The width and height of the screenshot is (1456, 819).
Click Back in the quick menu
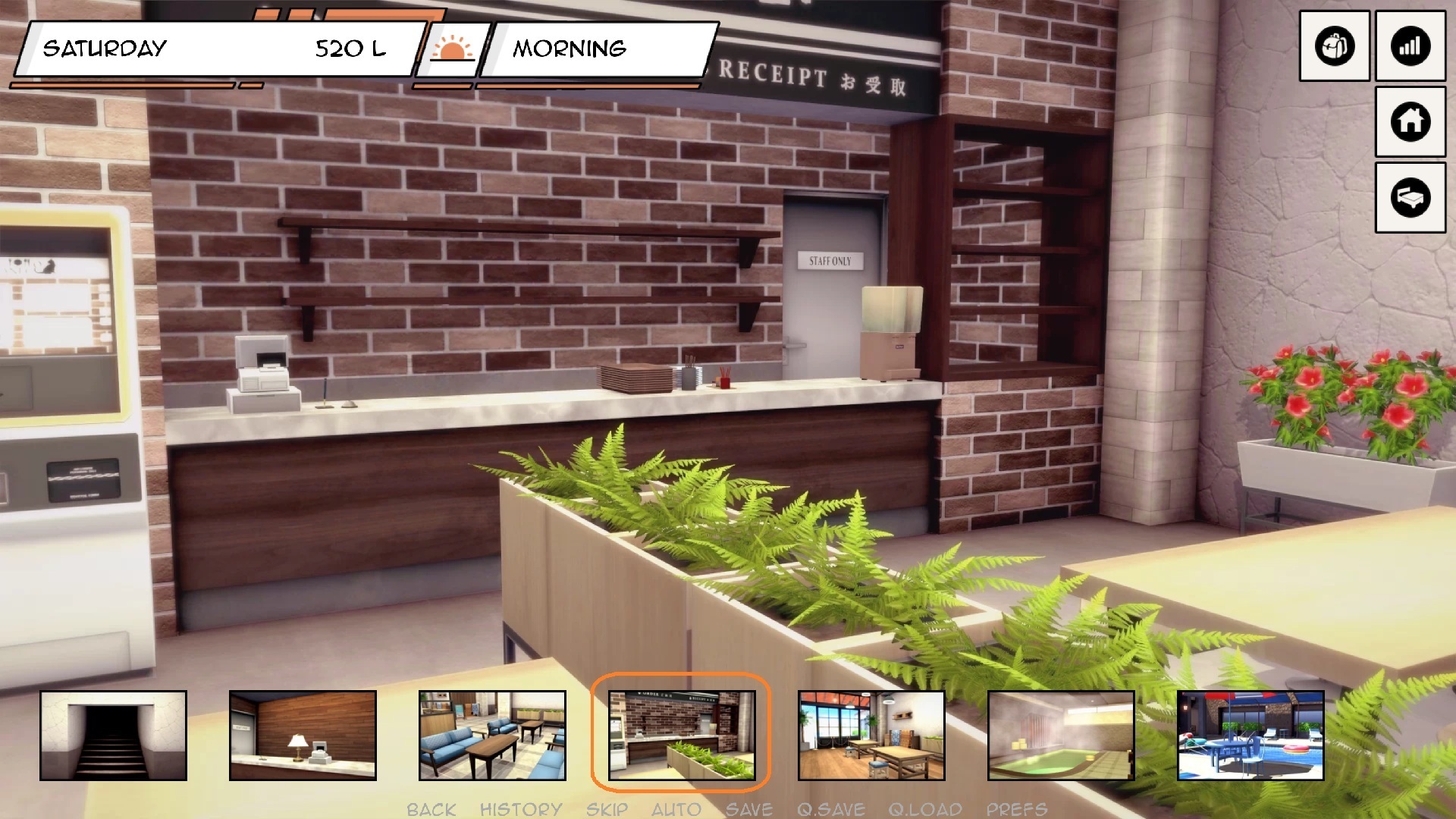(x=431, y=809)
